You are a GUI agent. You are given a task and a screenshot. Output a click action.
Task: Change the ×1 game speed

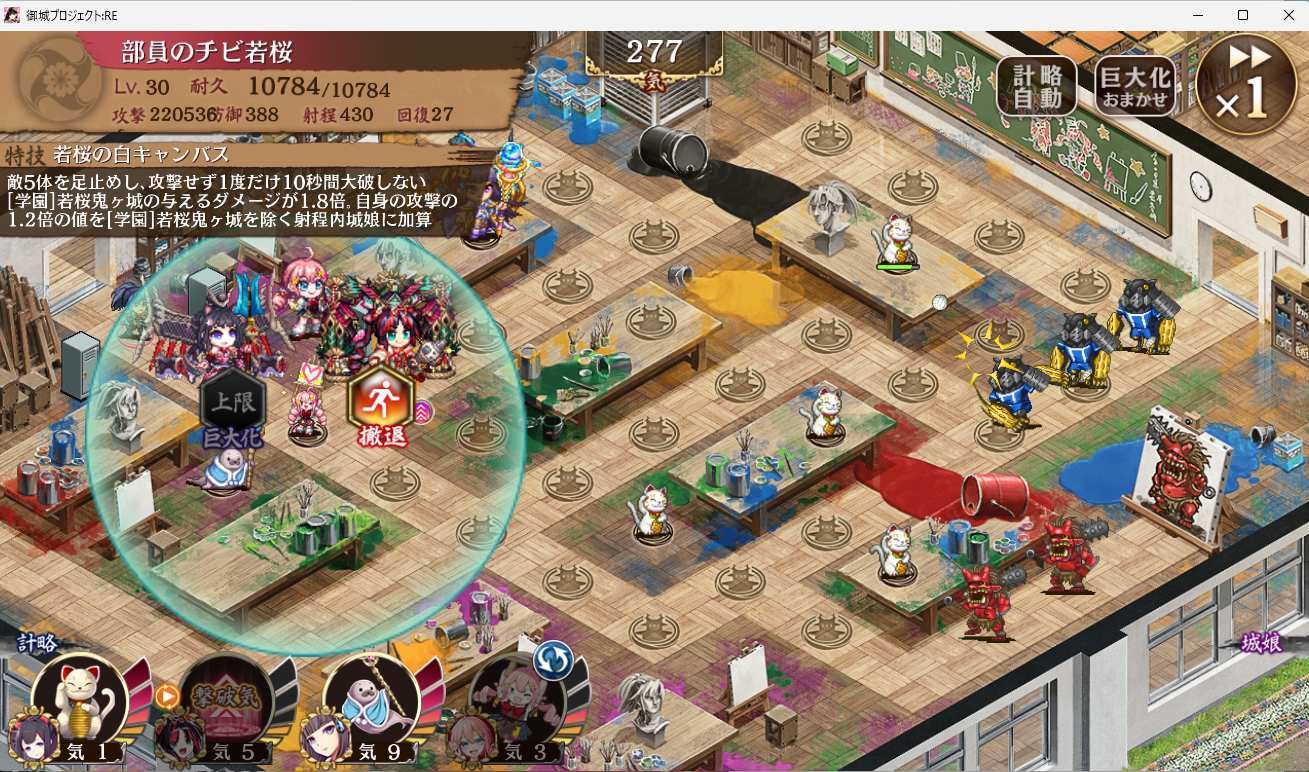[1246, 84]
